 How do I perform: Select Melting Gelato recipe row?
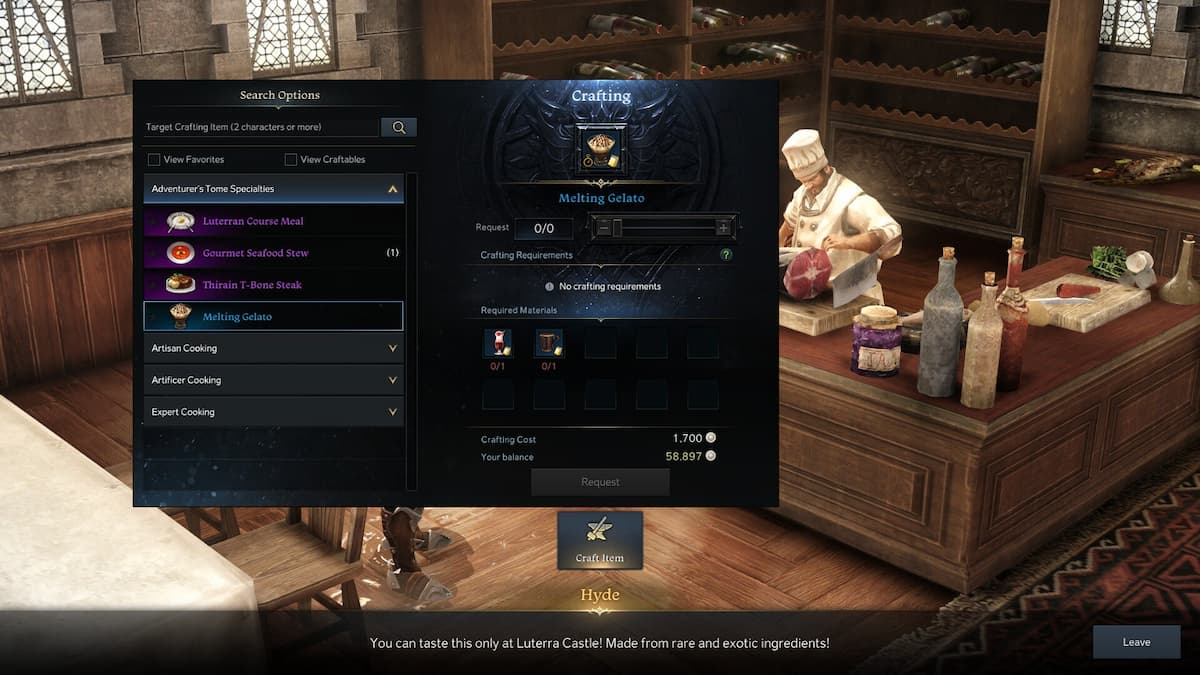coord(273,317)
